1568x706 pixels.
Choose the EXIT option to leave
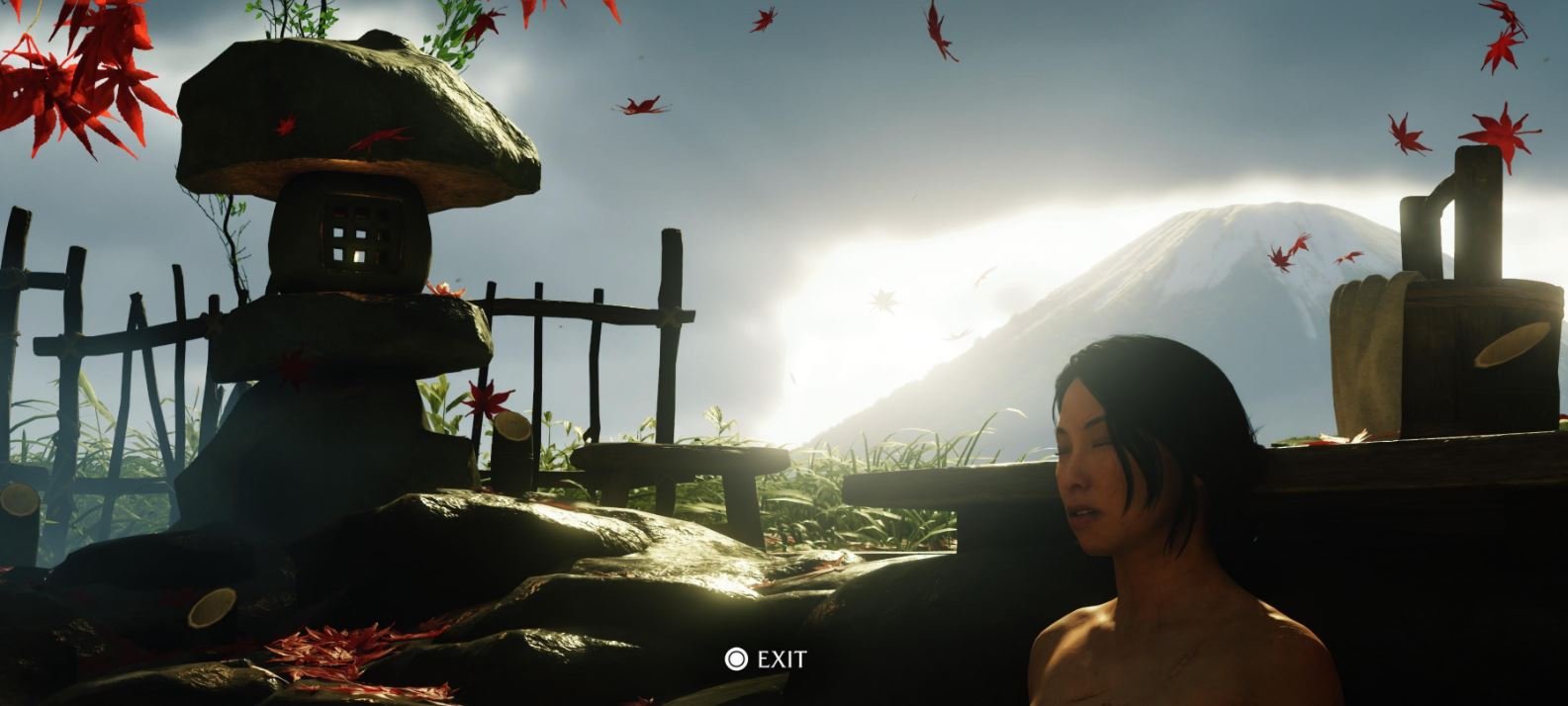pyautogui.click(x=767, y=660)
